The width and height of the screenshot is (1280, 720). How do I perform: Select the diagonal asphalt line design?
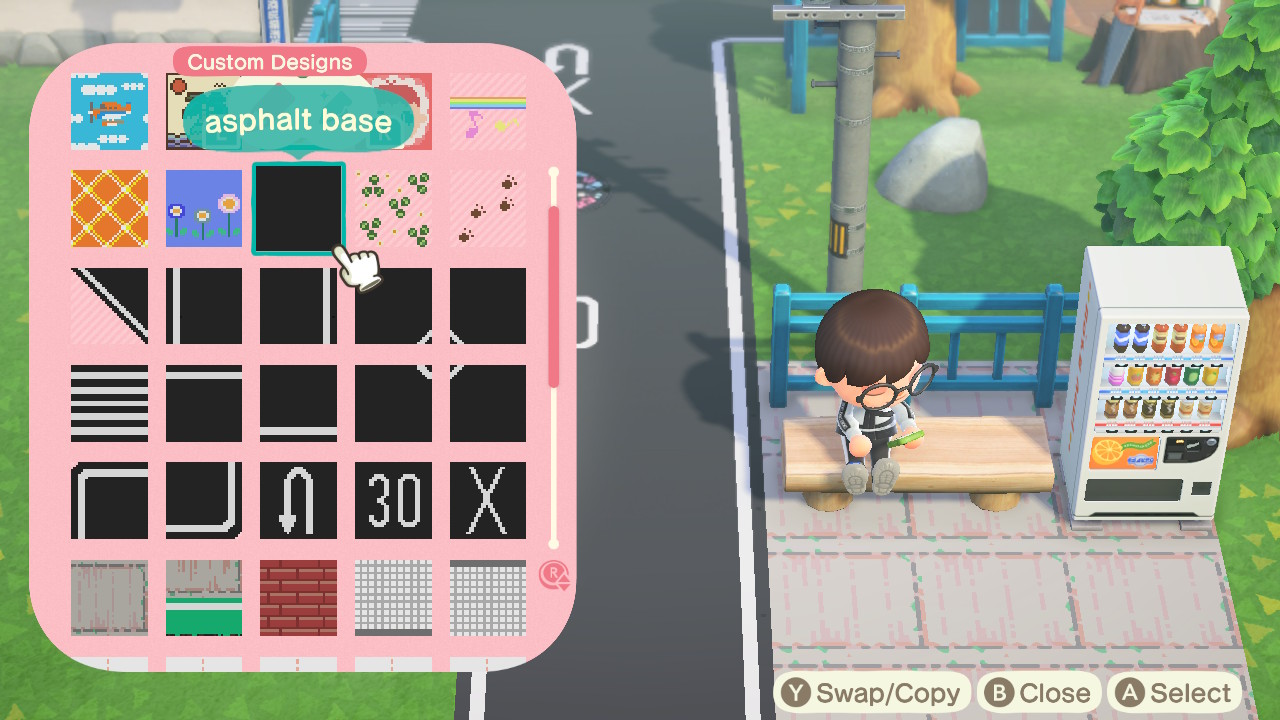(x=108, y=305)
